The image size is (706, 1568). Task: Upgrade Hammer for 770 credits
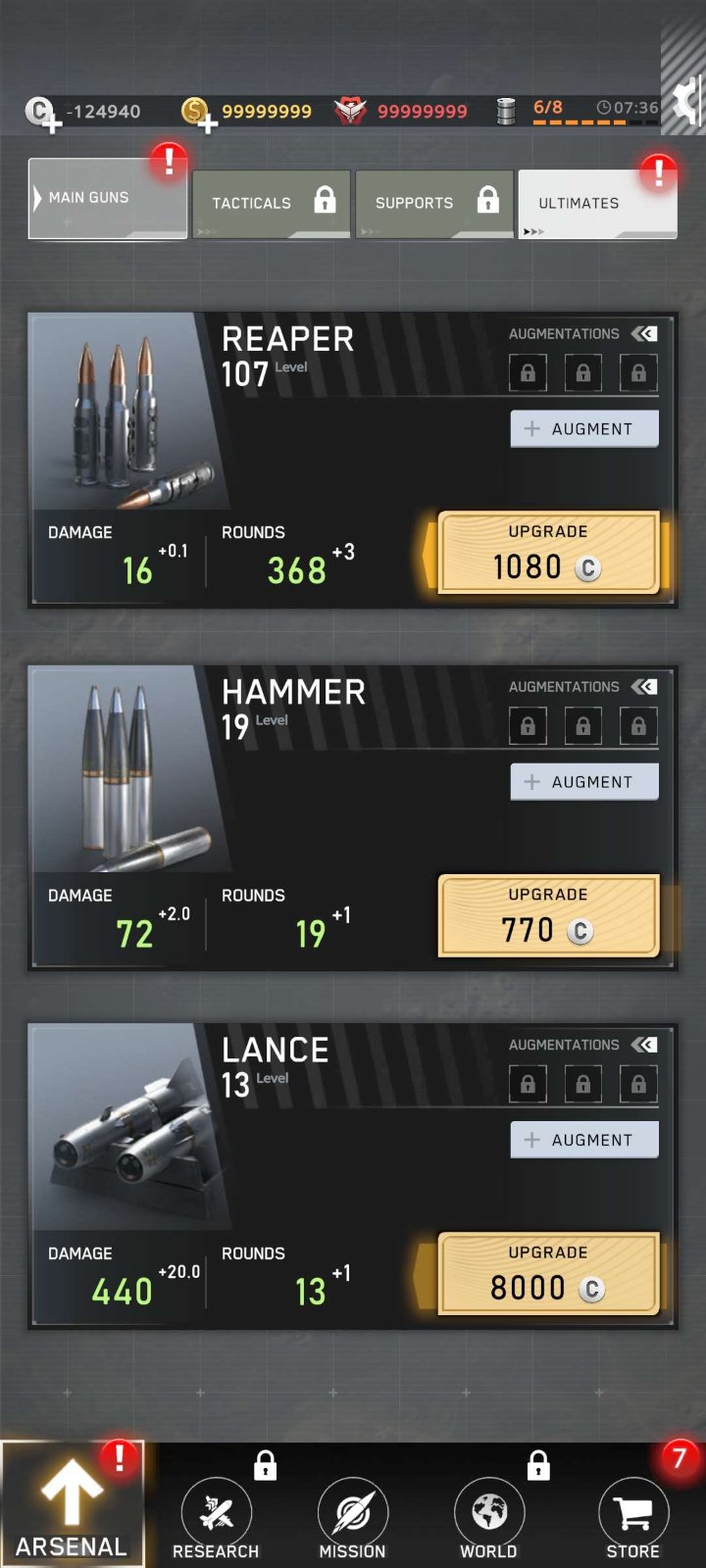tap(548, 915)
